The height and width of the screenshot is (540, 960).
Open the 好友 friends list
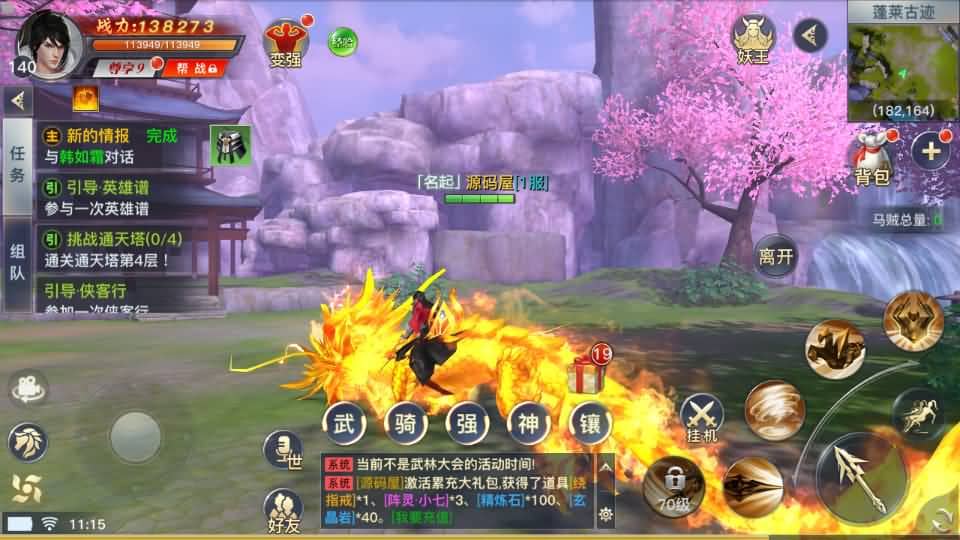click(x=283, y=510)
